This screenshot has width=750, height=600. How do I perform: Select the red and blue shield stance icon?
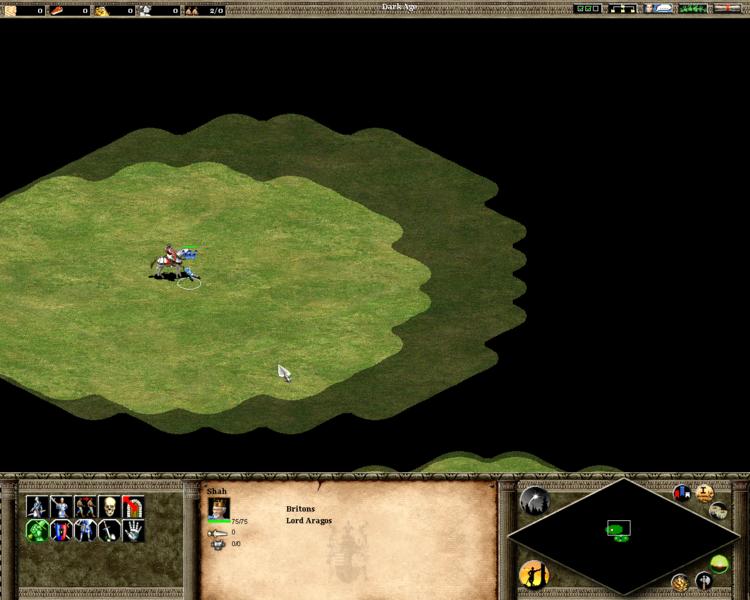[61, 531]
